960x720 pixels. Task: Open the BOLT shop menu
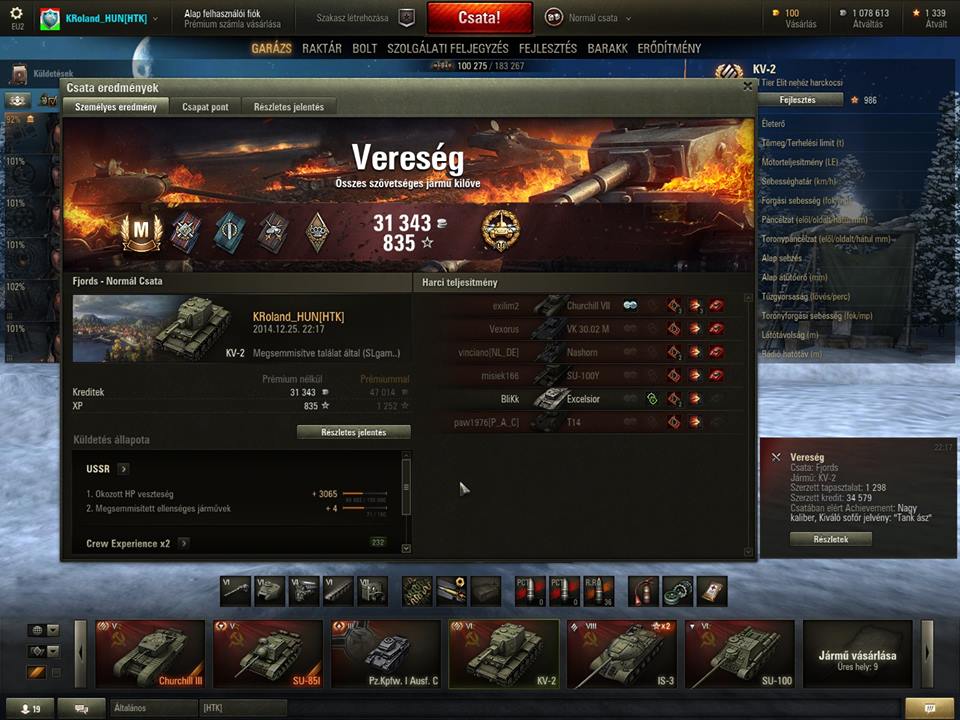click(365, 48)
